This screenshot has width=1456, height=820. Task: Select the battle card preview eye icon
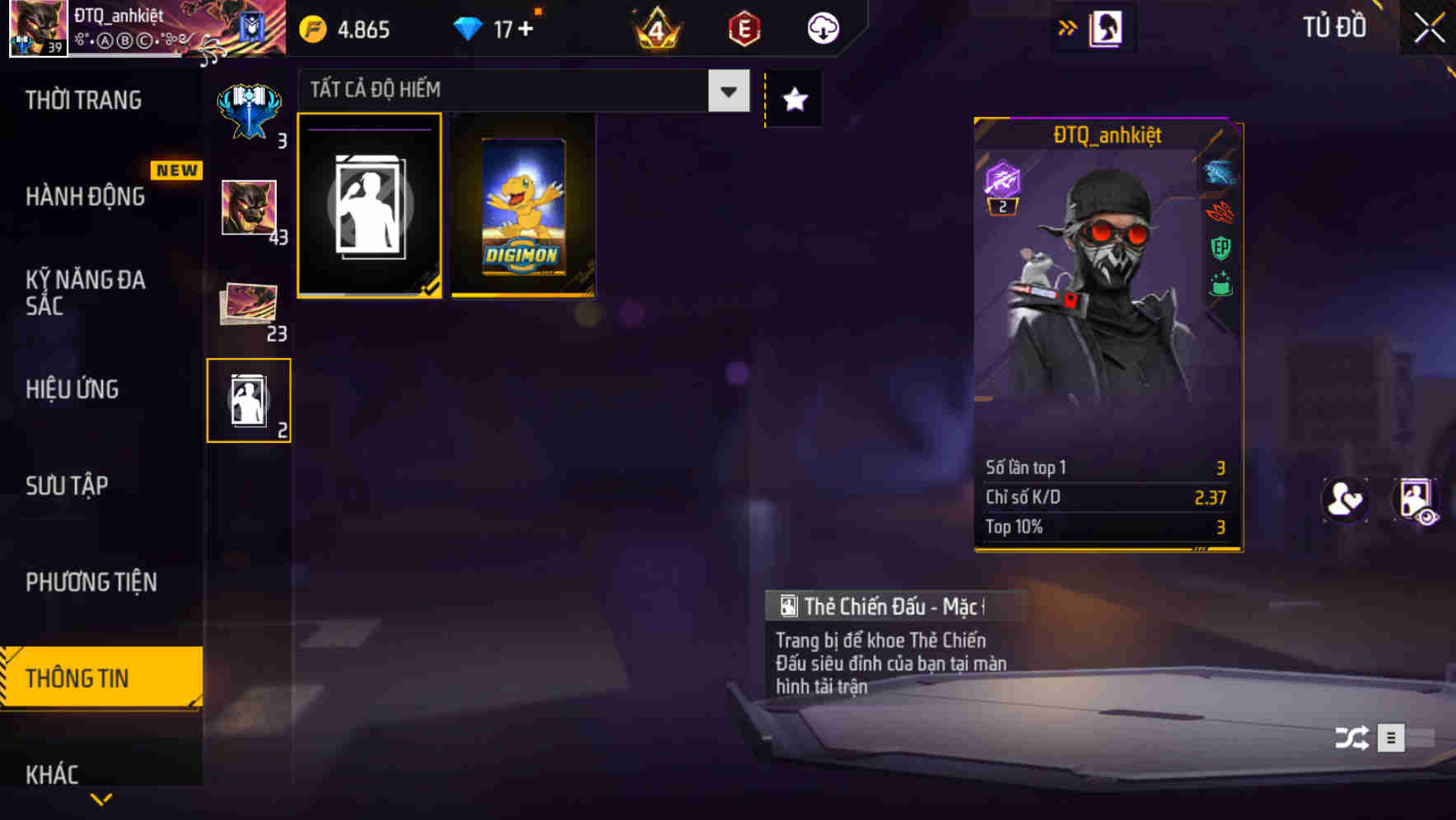(1415, 500)
